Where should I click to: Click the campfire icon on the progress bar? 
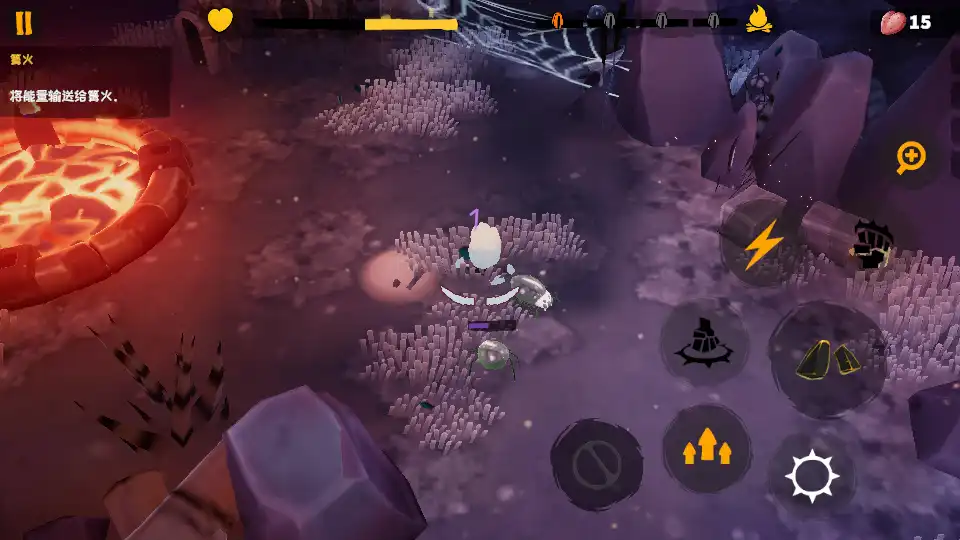pyautogui.click(x=758, y=19)
